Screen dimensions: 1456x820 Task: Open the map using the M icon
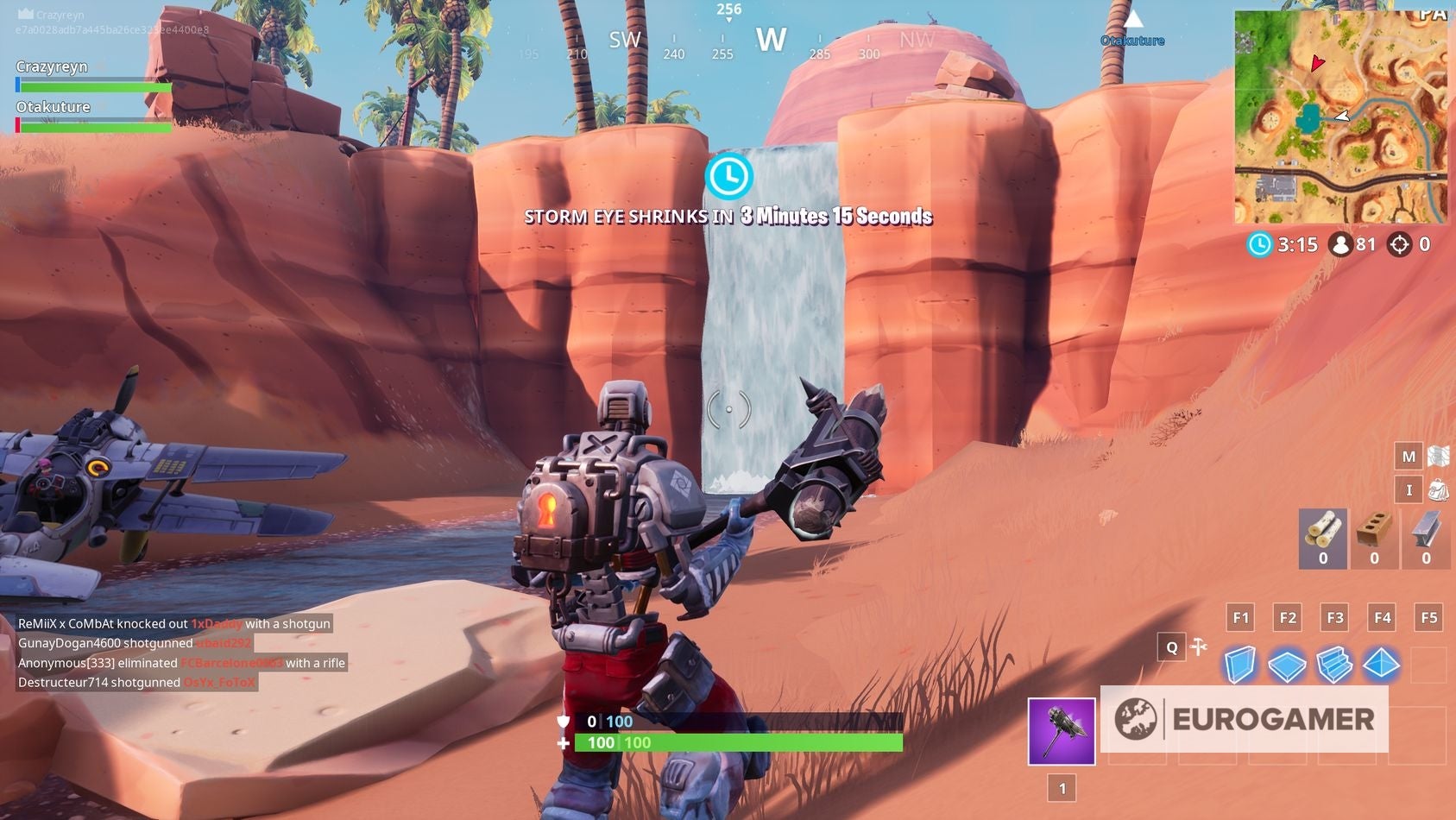tap(1408, 455)
